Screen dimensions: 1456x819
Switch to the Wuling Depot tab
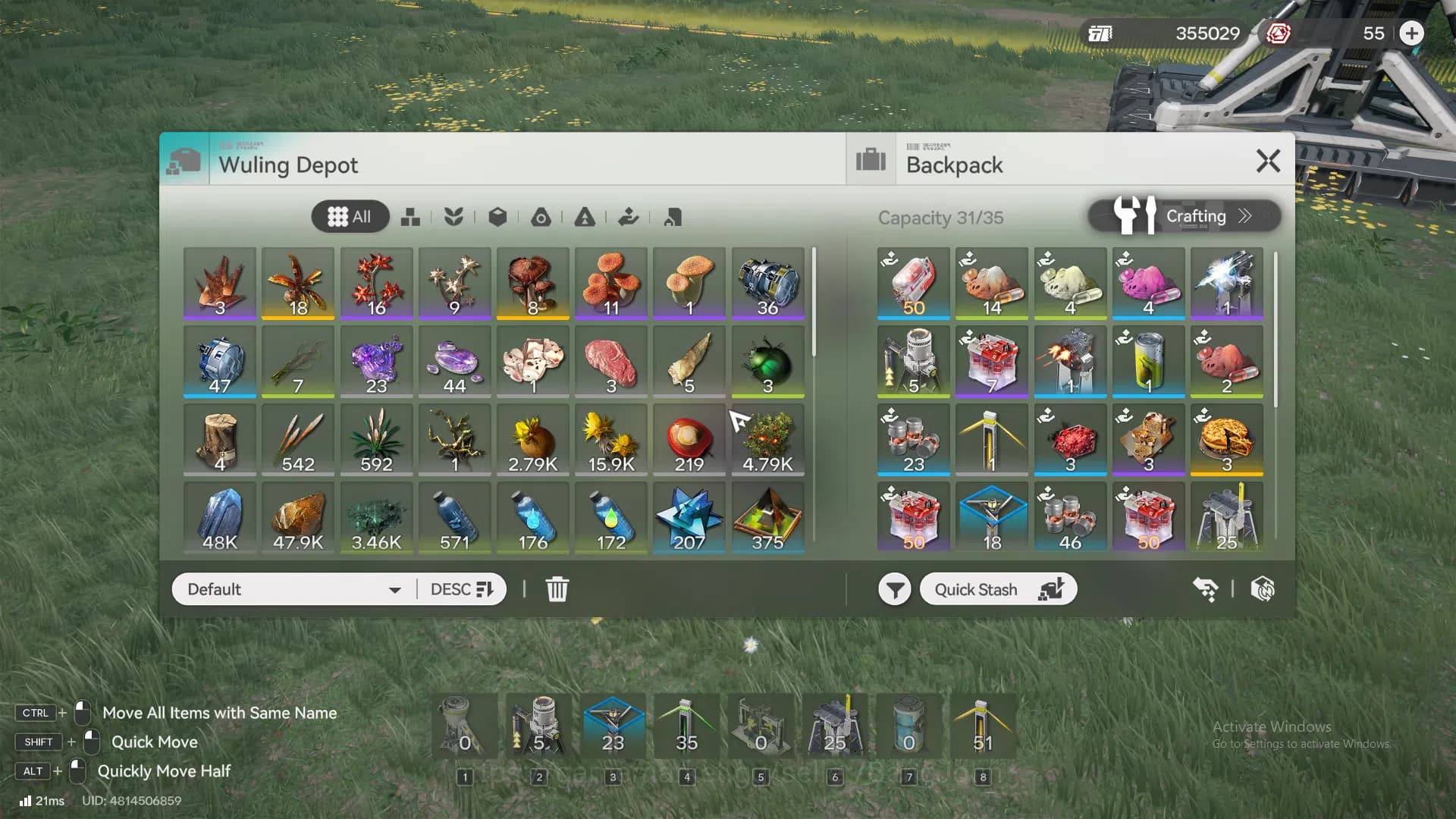288,165
